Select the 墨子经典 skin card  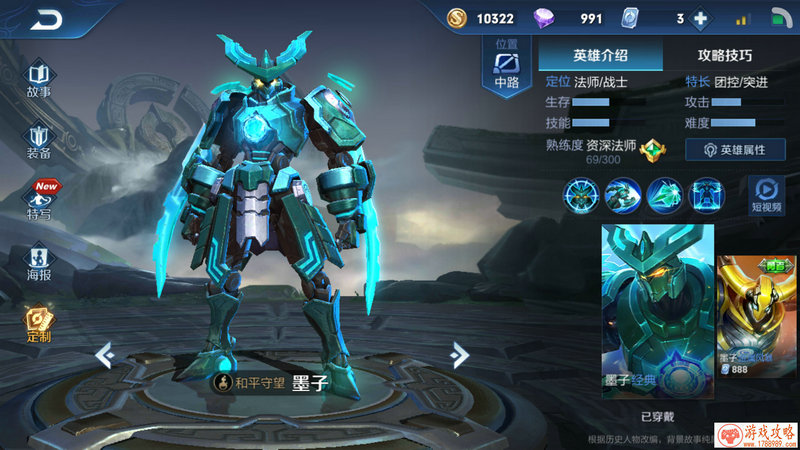(x=657, y=312)
